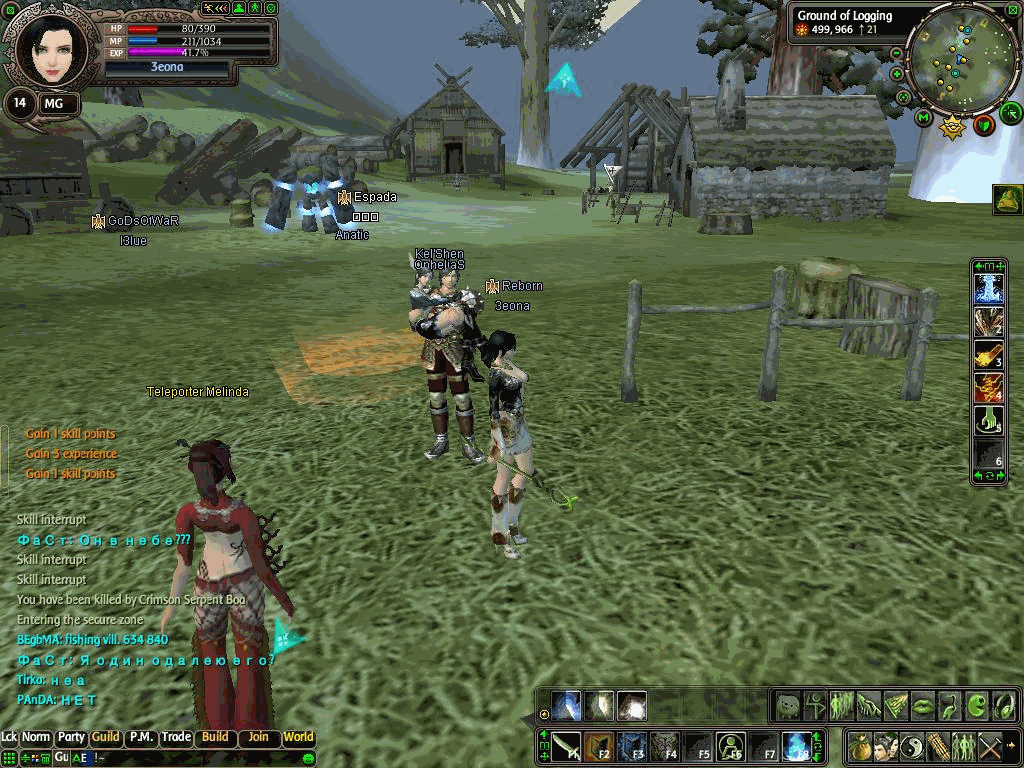Viewport: 1024px width, 768px height.
Task: Activate the F6 green meditation figure skill
Action: coord(730,746)
